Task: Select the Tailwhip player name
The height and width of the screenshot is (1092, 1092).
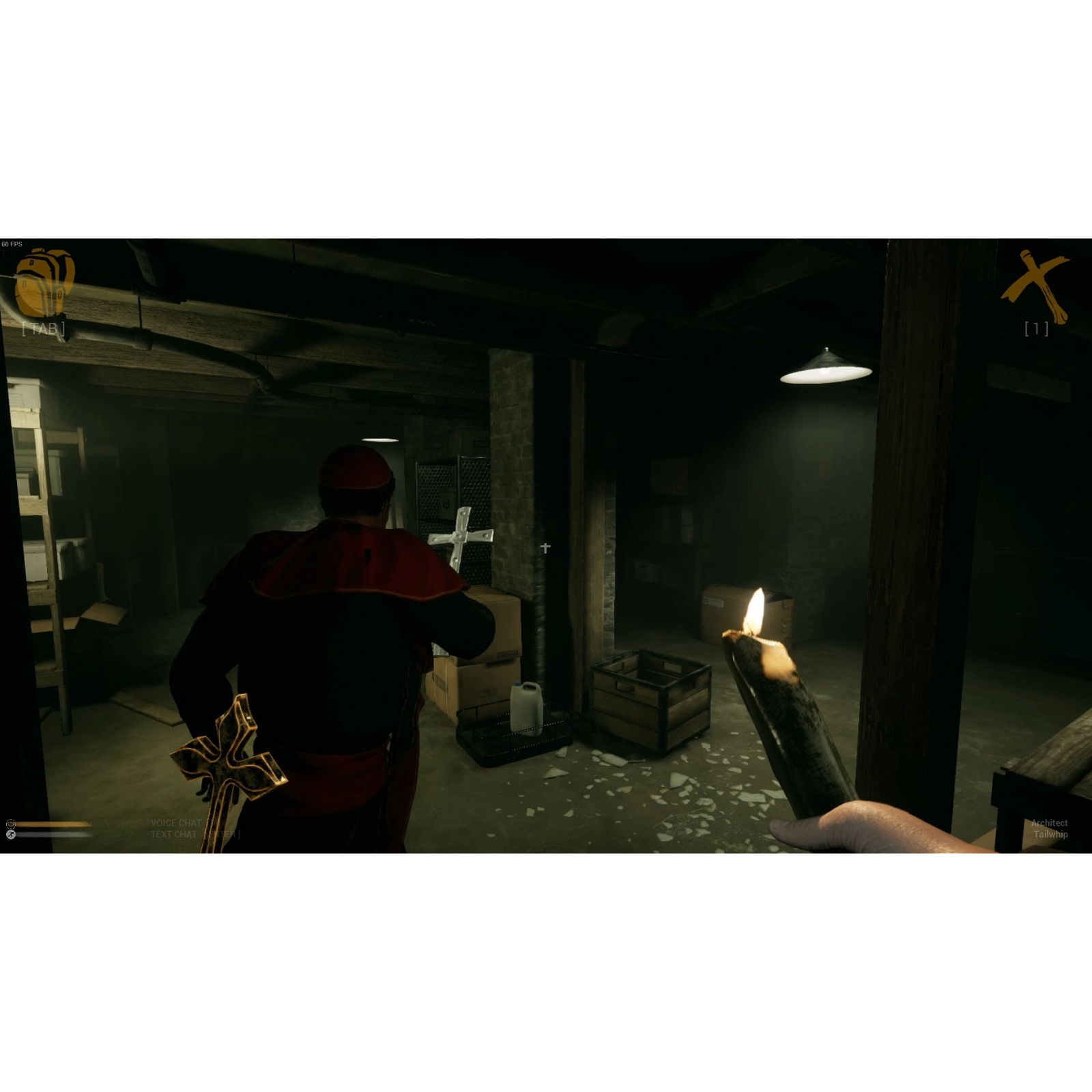Action: [1050, 835]
